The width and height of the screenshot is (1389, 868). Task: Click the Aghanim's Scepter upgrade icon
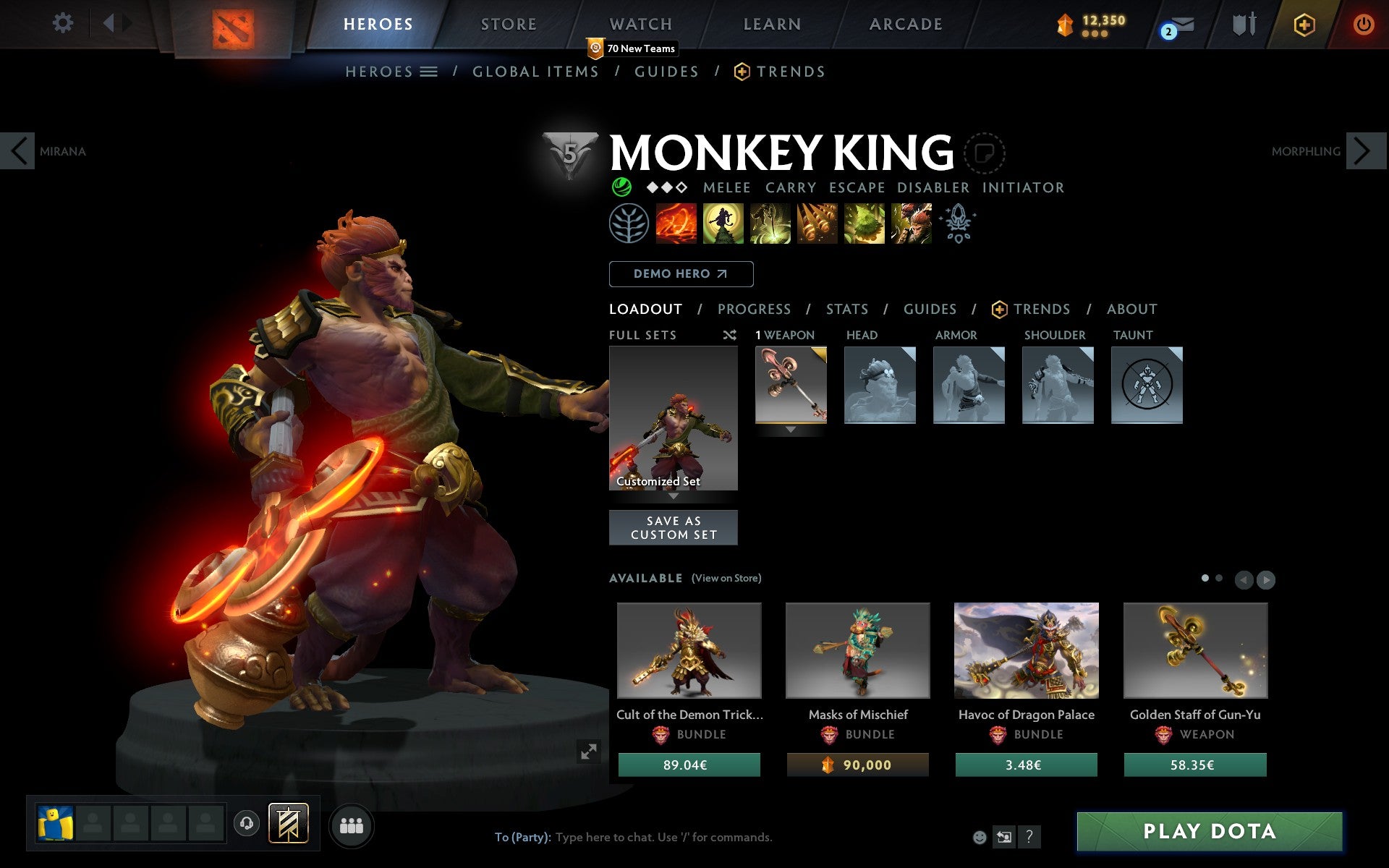point(957,224)
